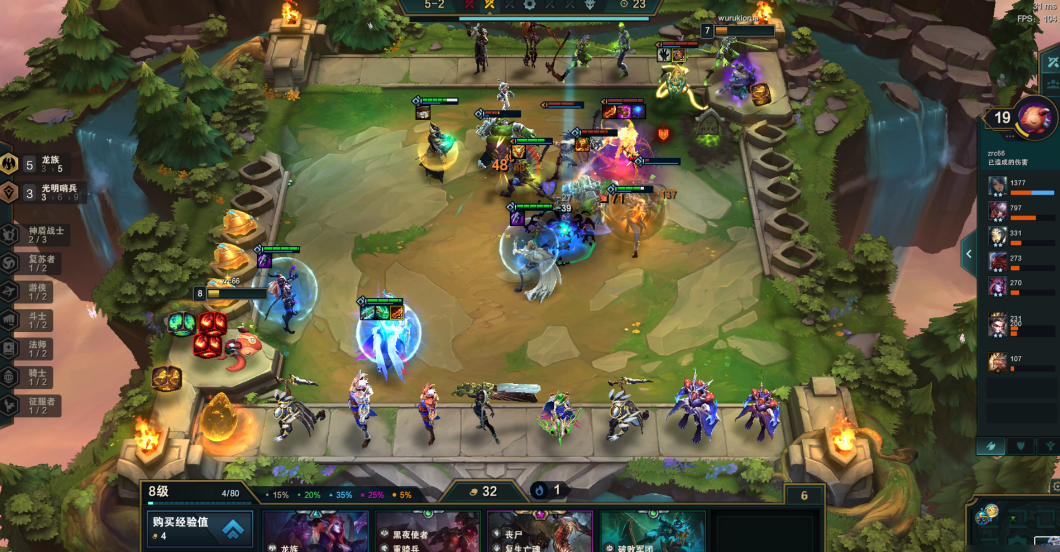
Task: Collapse the damage panel with the arrow
Action: click(x=968, y=254)
